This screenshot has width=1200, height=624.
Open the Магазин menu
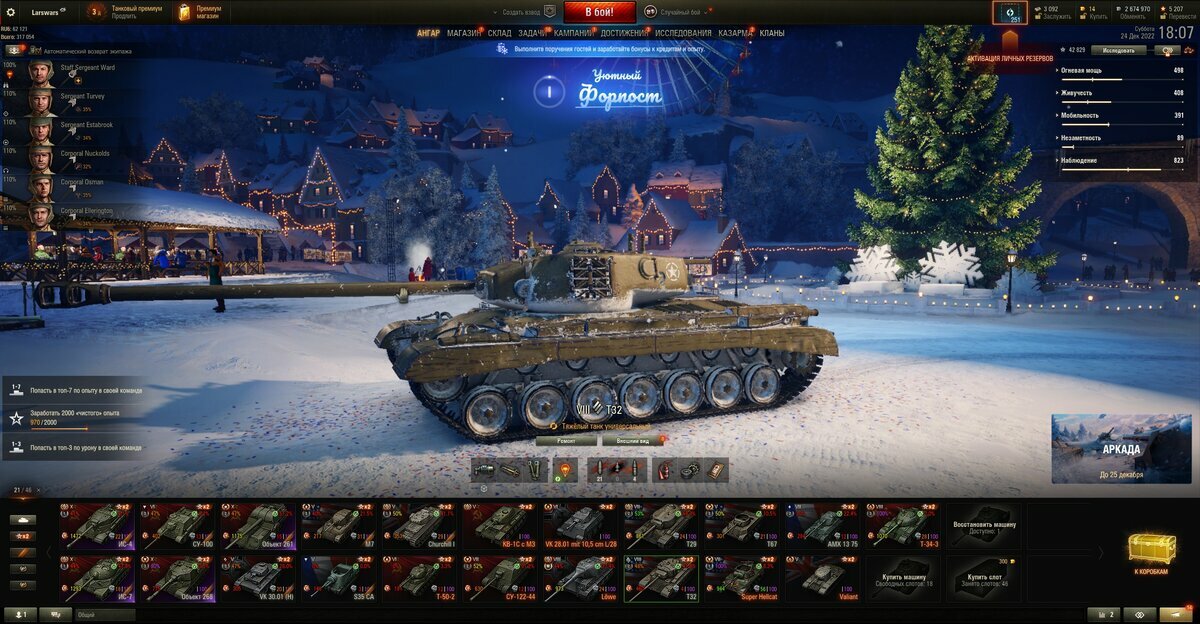tap(463, 33)
